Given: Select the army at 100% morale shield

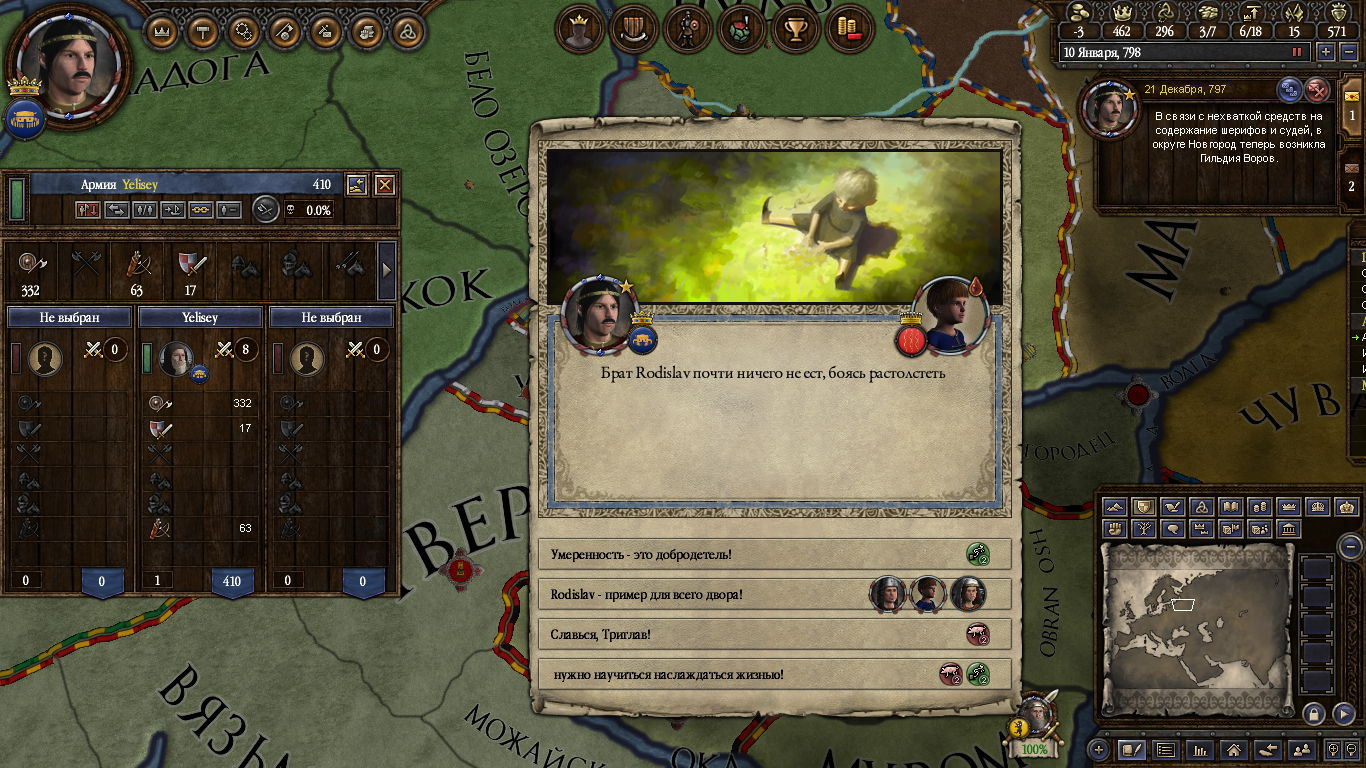Looking at the screenshot, I should pyautogui.click(x=1034, y=725).
